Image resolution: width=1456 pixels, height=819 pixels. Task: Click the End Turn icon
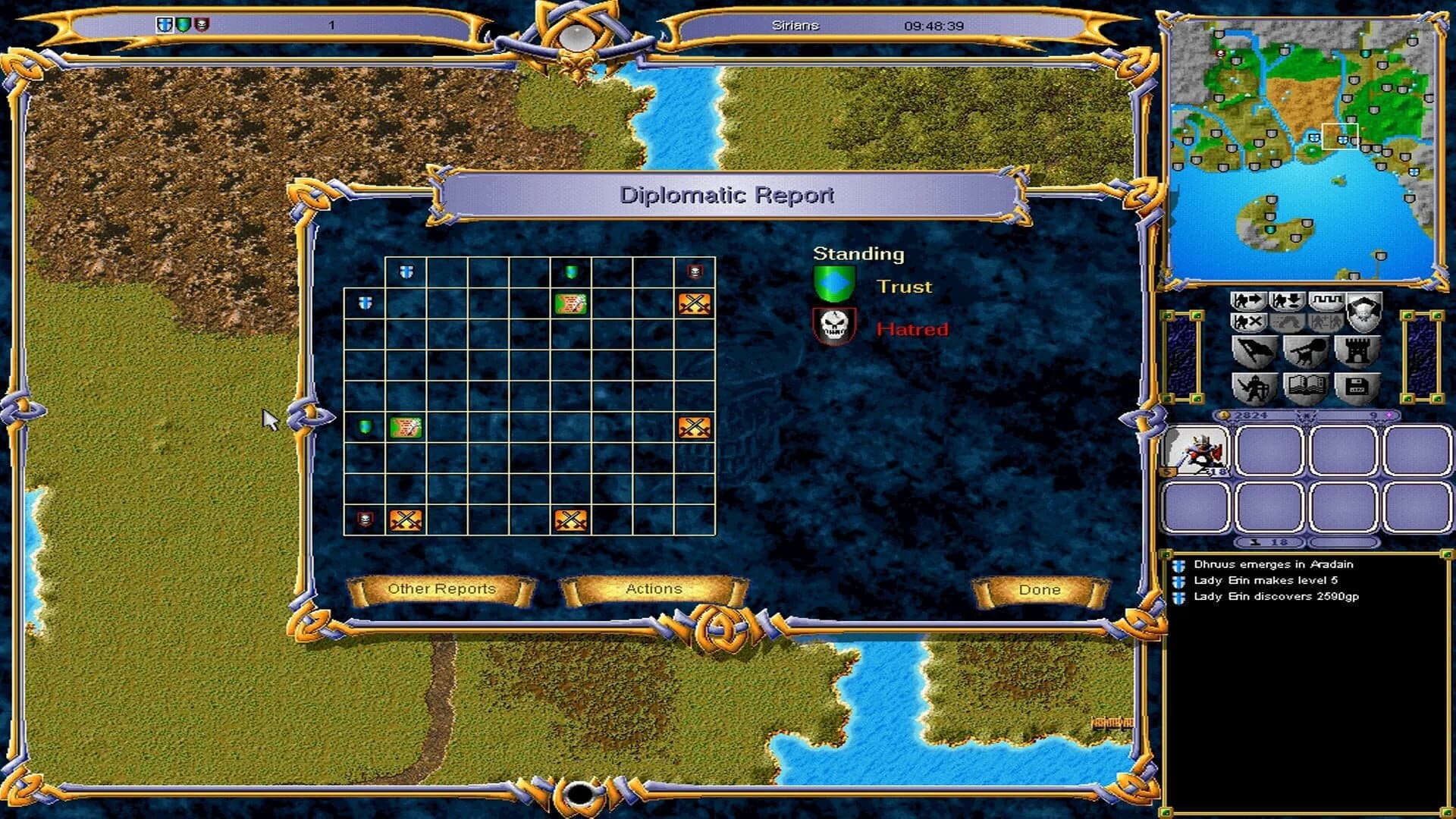[x=1327, y=300]
